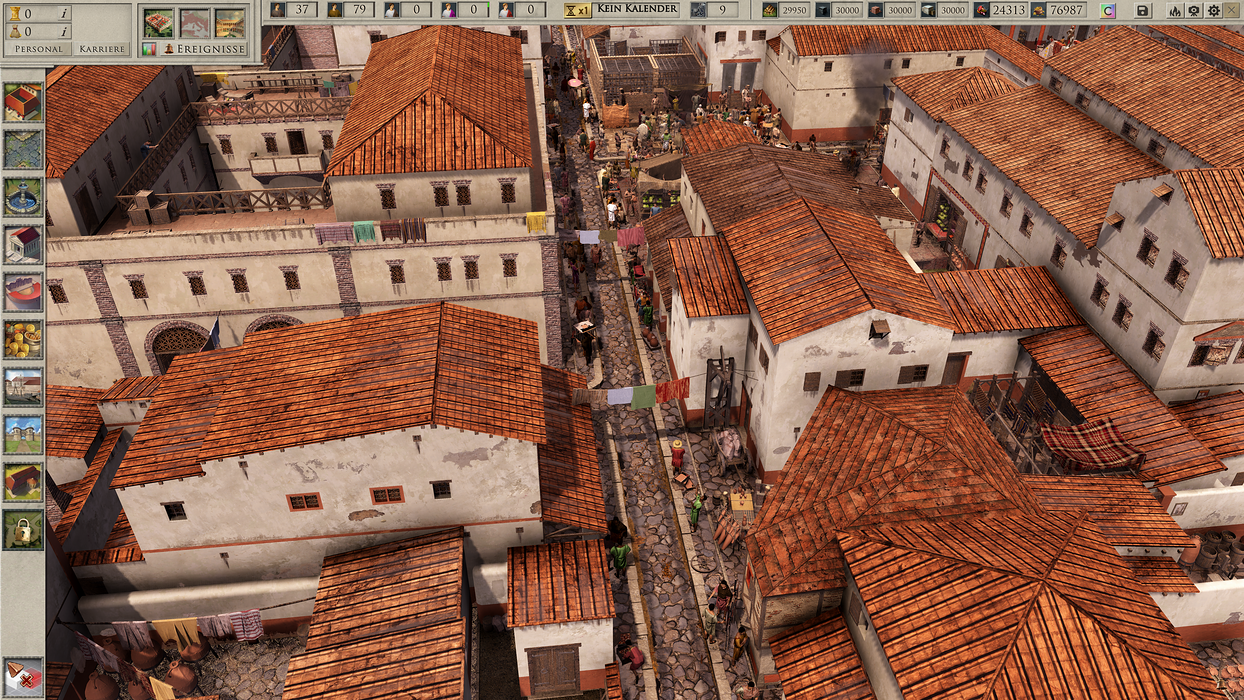Viewport: 1244px width, 700px height.
Task: Select the colosseum thumbnail view
Action: [230, 23]
